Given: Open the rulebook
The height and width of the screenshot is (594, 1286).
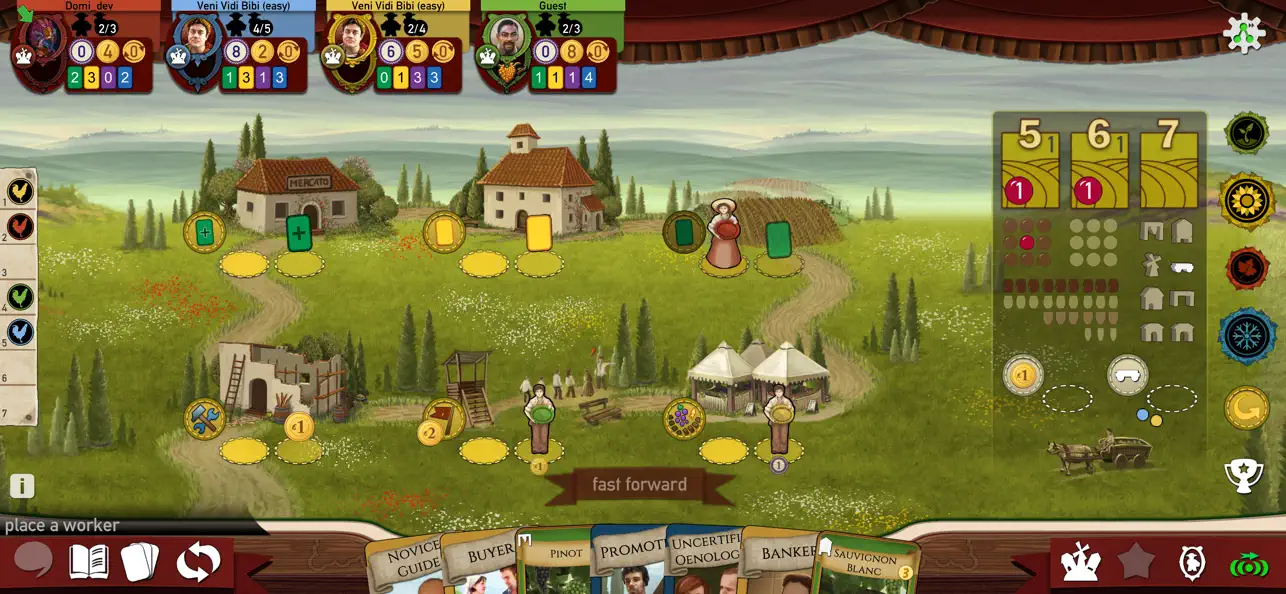Looking at the screenshot, I should [x=88, y=562].
